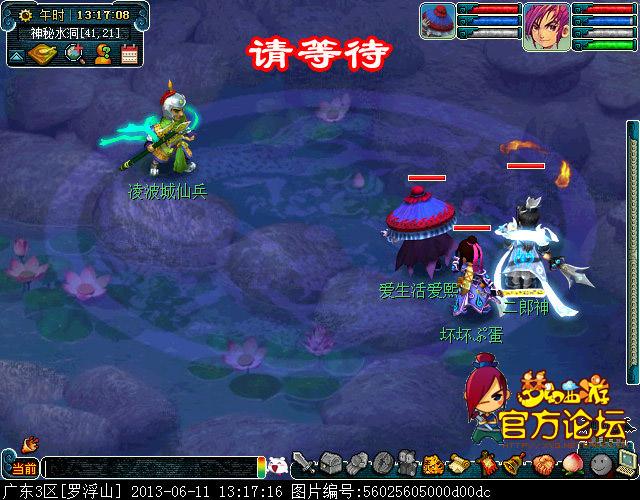
Task: Click the tiger head icon
Action: (x=434, y=464)
